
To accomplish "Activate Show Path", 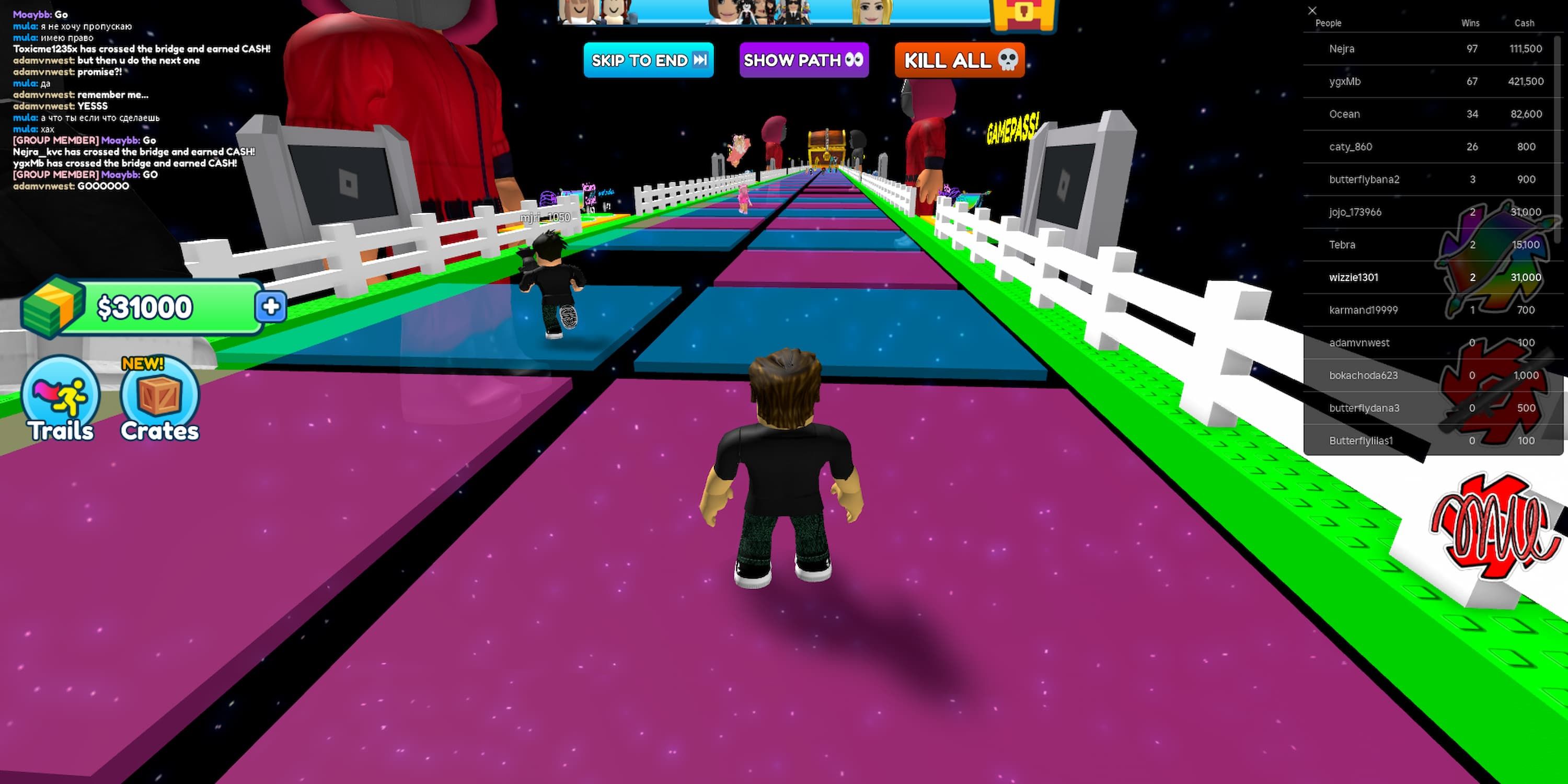I will click(803, 61).
